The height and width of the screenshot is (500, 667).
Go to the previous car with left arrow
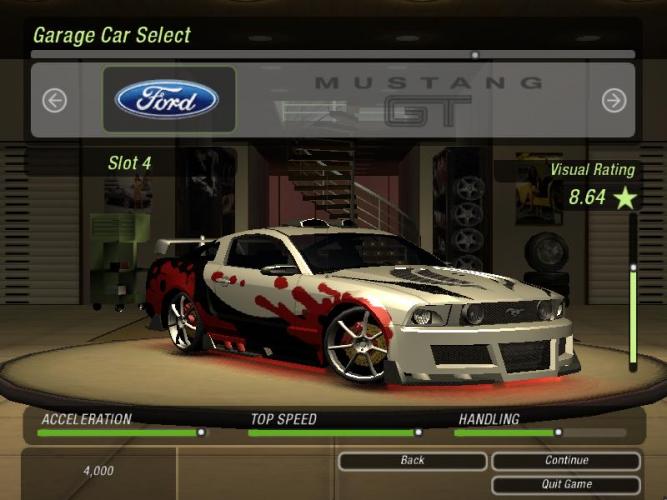click(x=54, y=100)
